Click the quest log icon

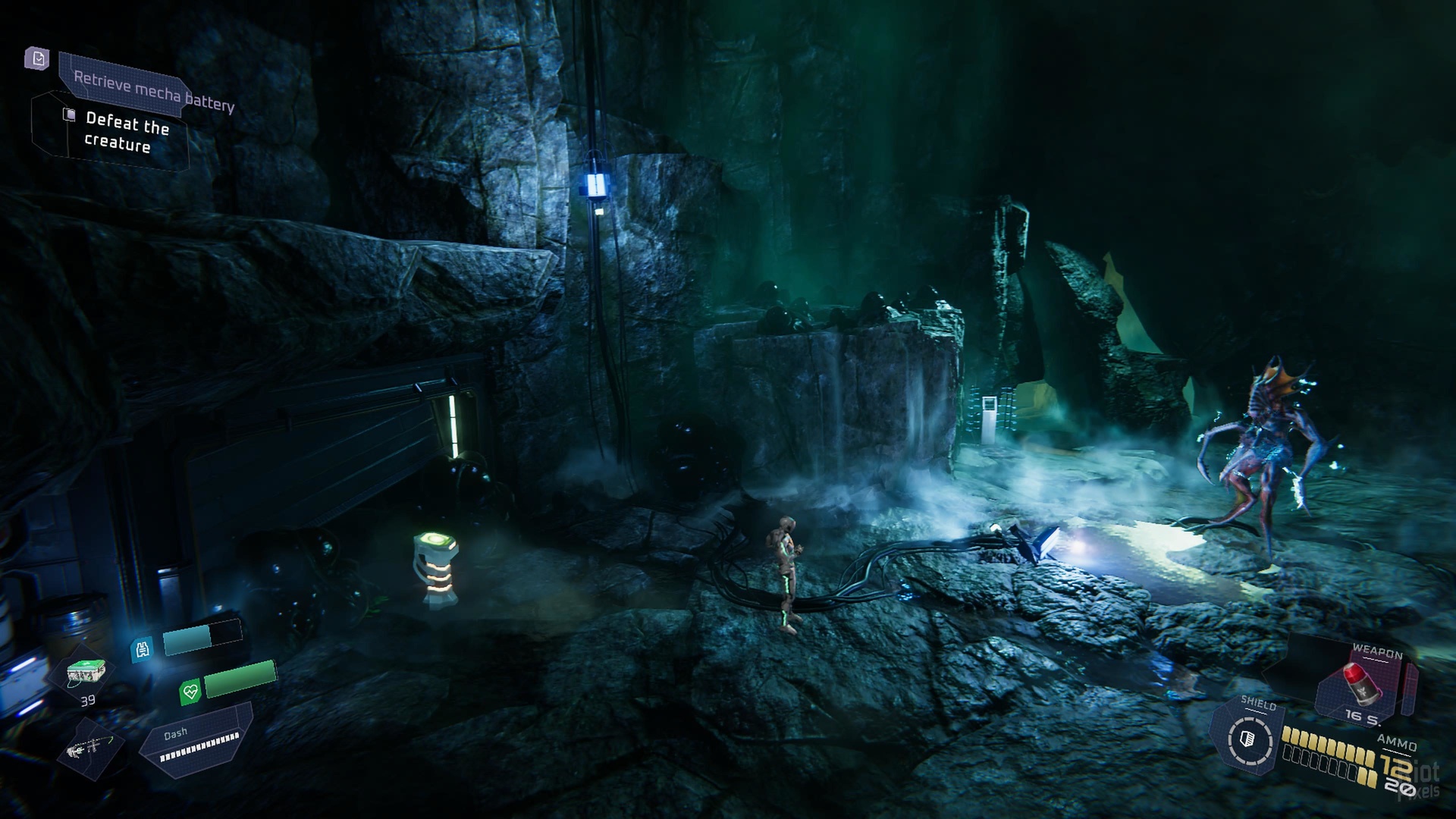pyautogui.click(x=37, y=58)
